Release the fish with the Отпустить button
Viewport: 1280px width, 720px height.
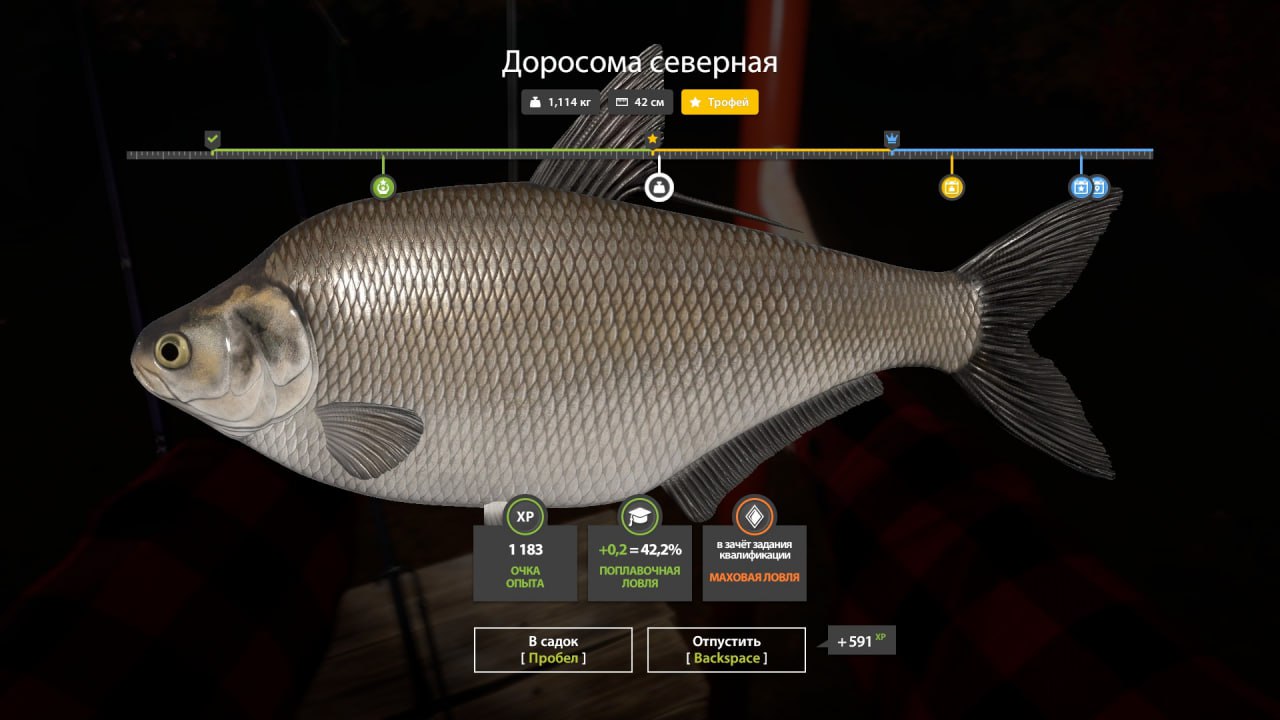pos(726,649)
